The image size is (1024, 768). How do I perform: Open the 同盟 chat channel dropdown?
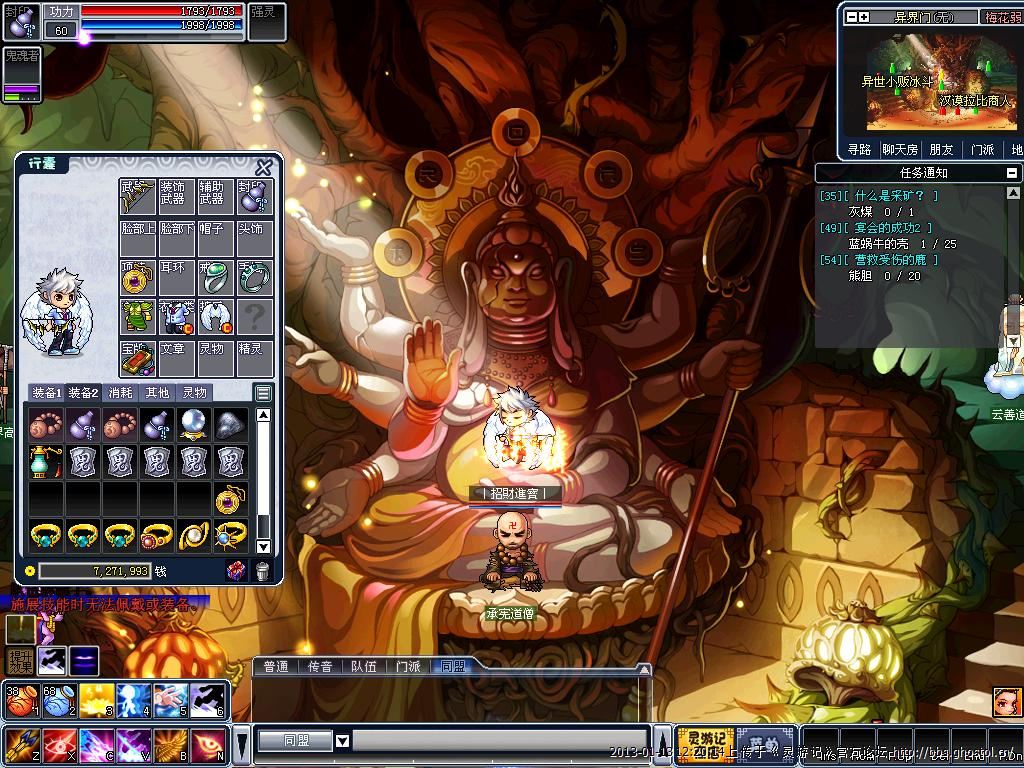pos(342,741)
